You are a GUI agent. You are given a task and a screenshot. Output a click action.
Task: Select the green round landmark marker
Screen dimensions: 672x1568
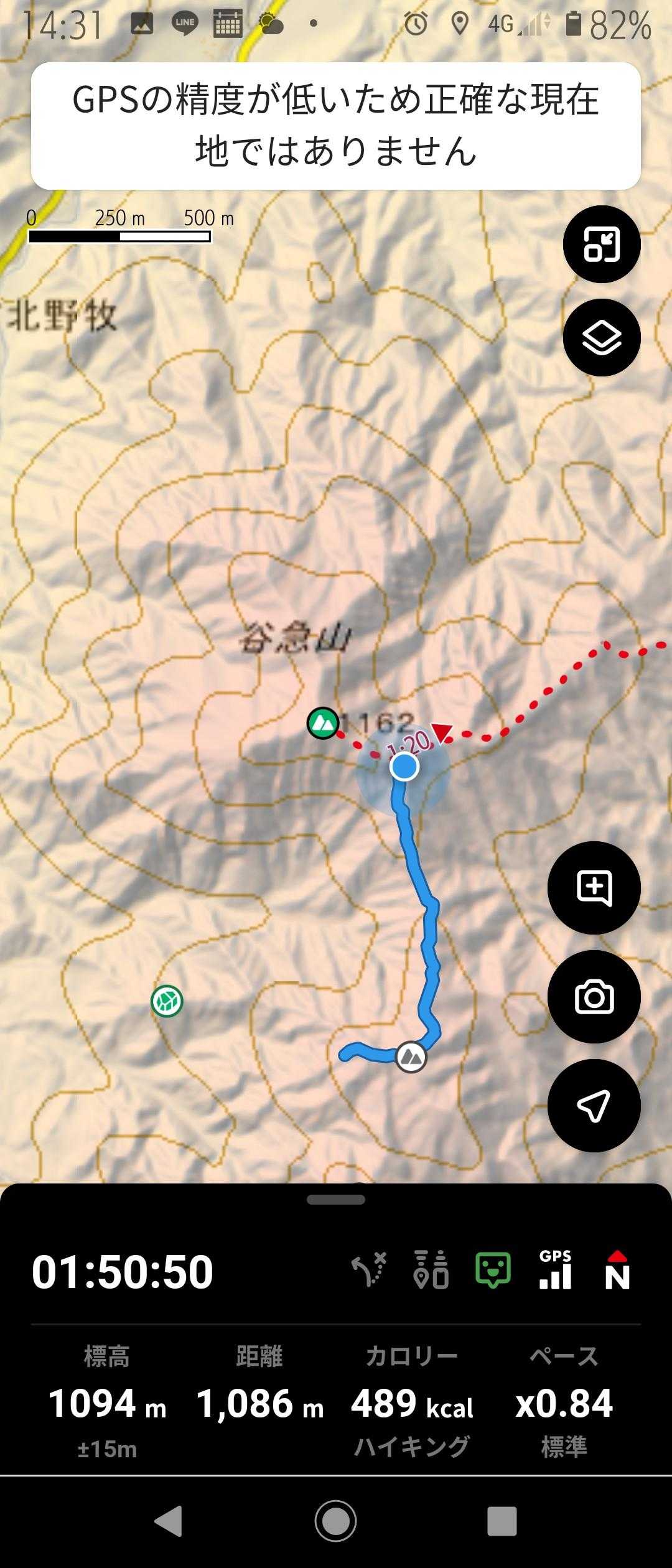167,1001
